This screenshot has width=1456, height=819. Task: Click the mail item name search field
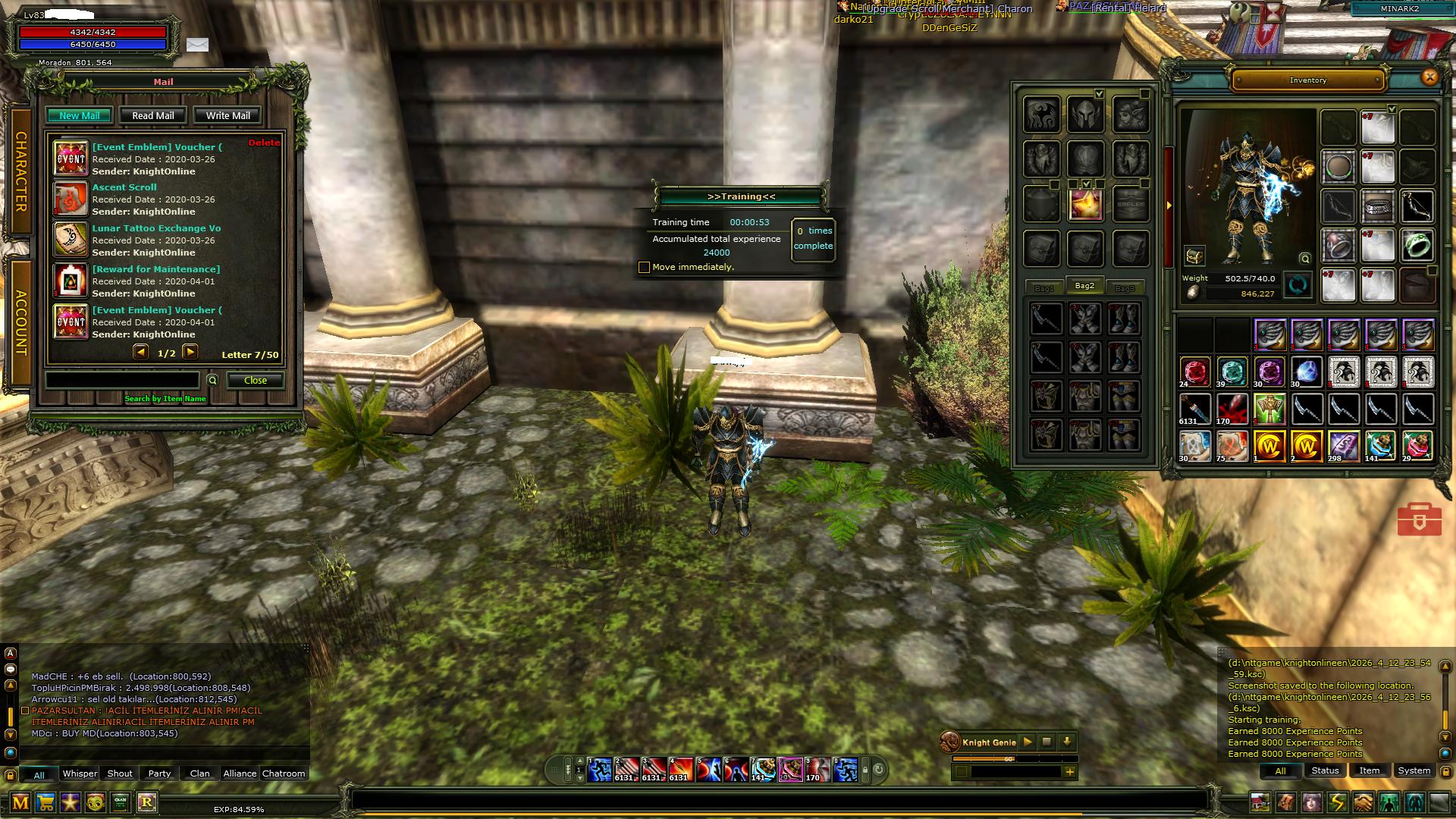click(123, 380)
